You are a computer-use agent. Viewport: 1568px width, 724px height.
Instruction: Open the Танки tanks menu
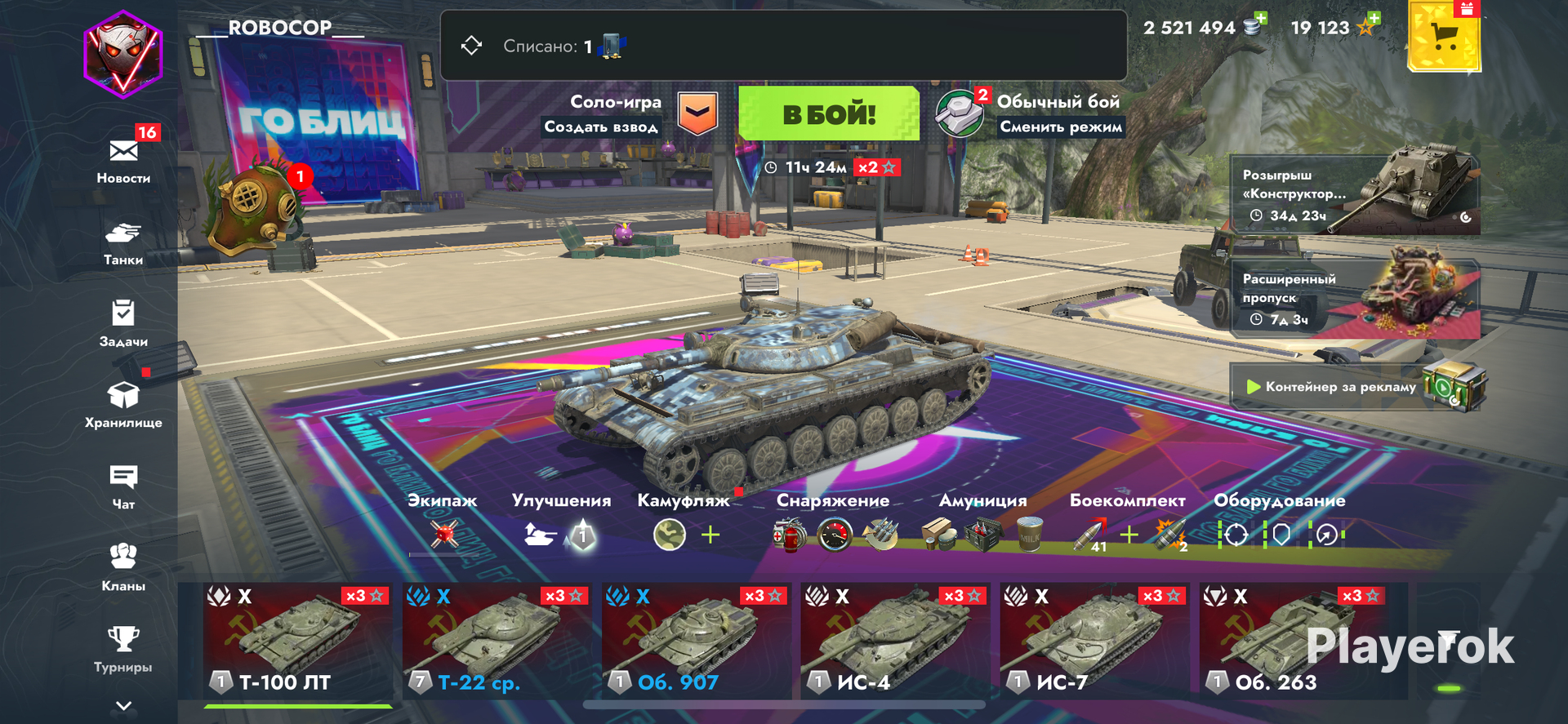point(123,243)
